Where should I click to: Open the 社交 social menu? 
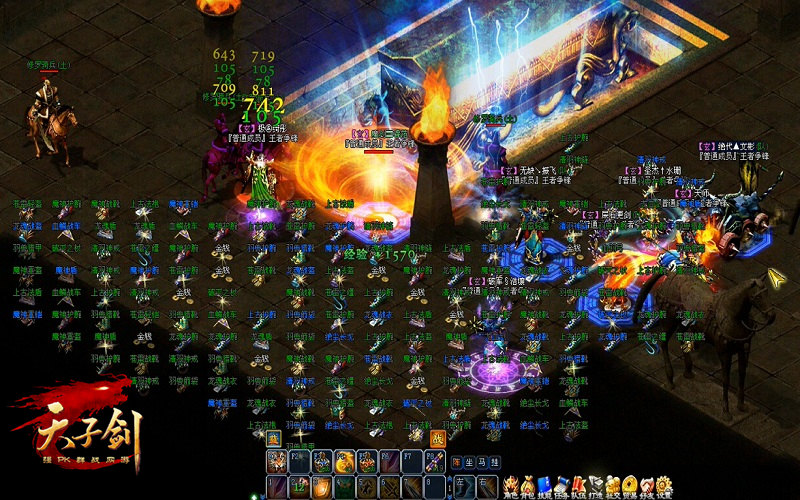tap(613, 485)
